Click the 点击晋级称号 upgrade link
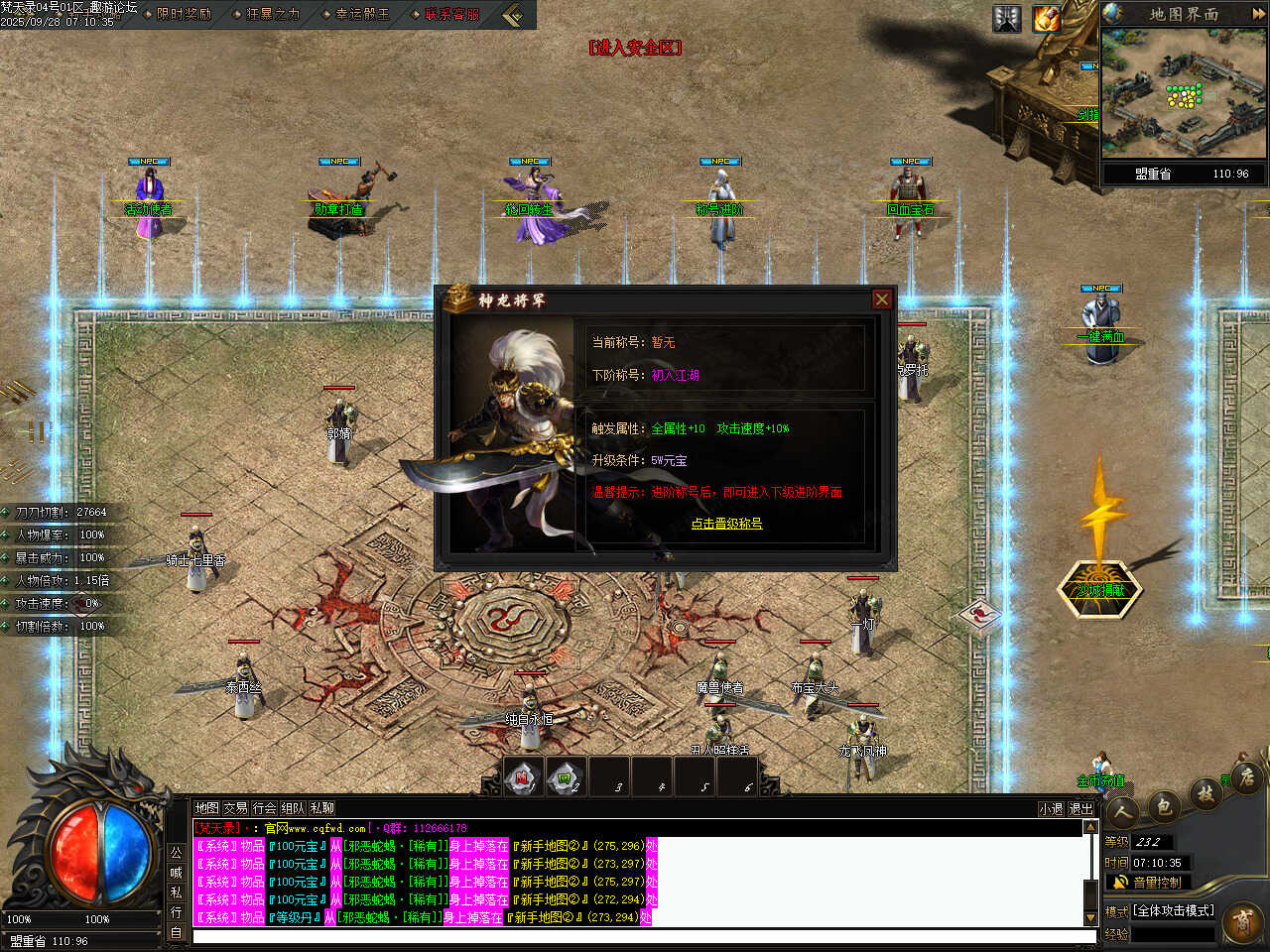Viewport: 1270px width, 952px height. pyautogui.click(x=726, y=524)
